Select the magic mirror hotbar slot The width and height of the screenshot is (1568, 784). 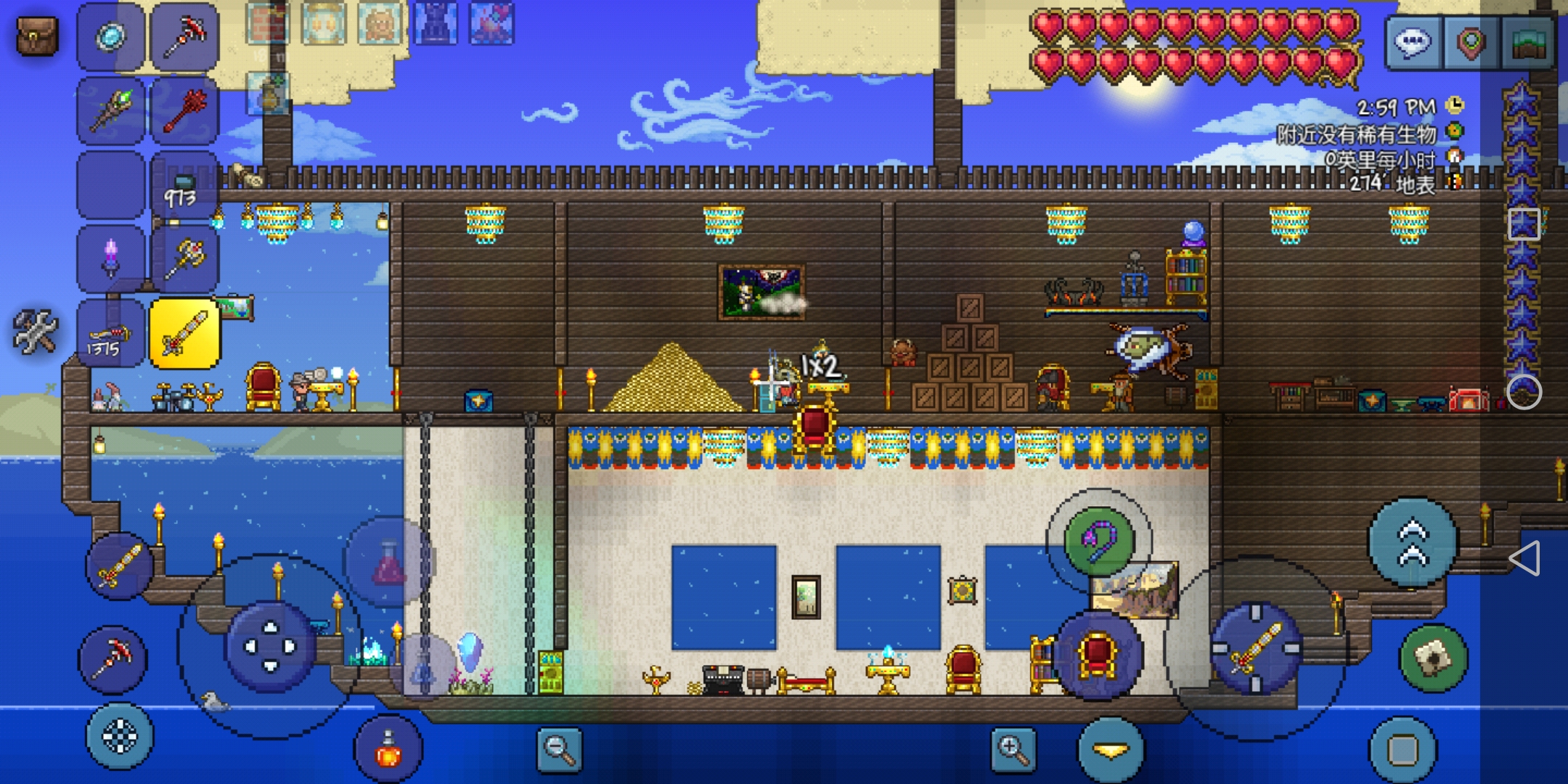[111, 38]
